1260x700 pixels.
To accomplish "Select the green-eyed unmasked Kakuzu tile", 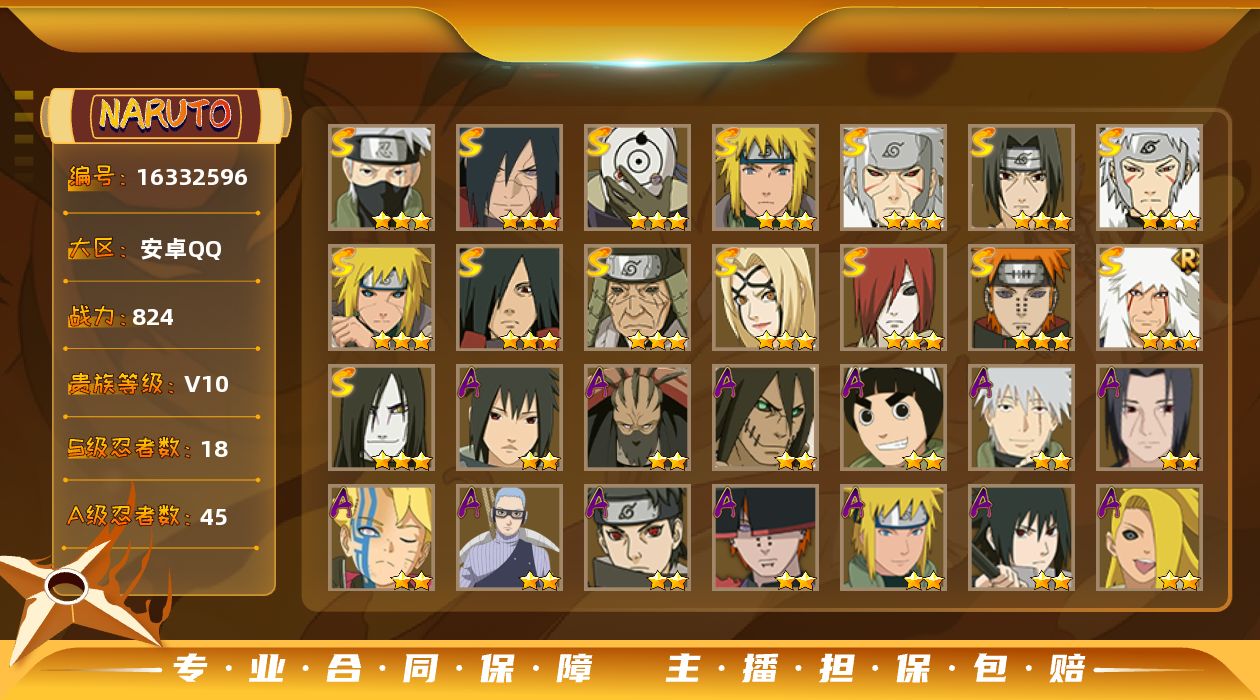I will pyautogui.click(x=765, y=417).
